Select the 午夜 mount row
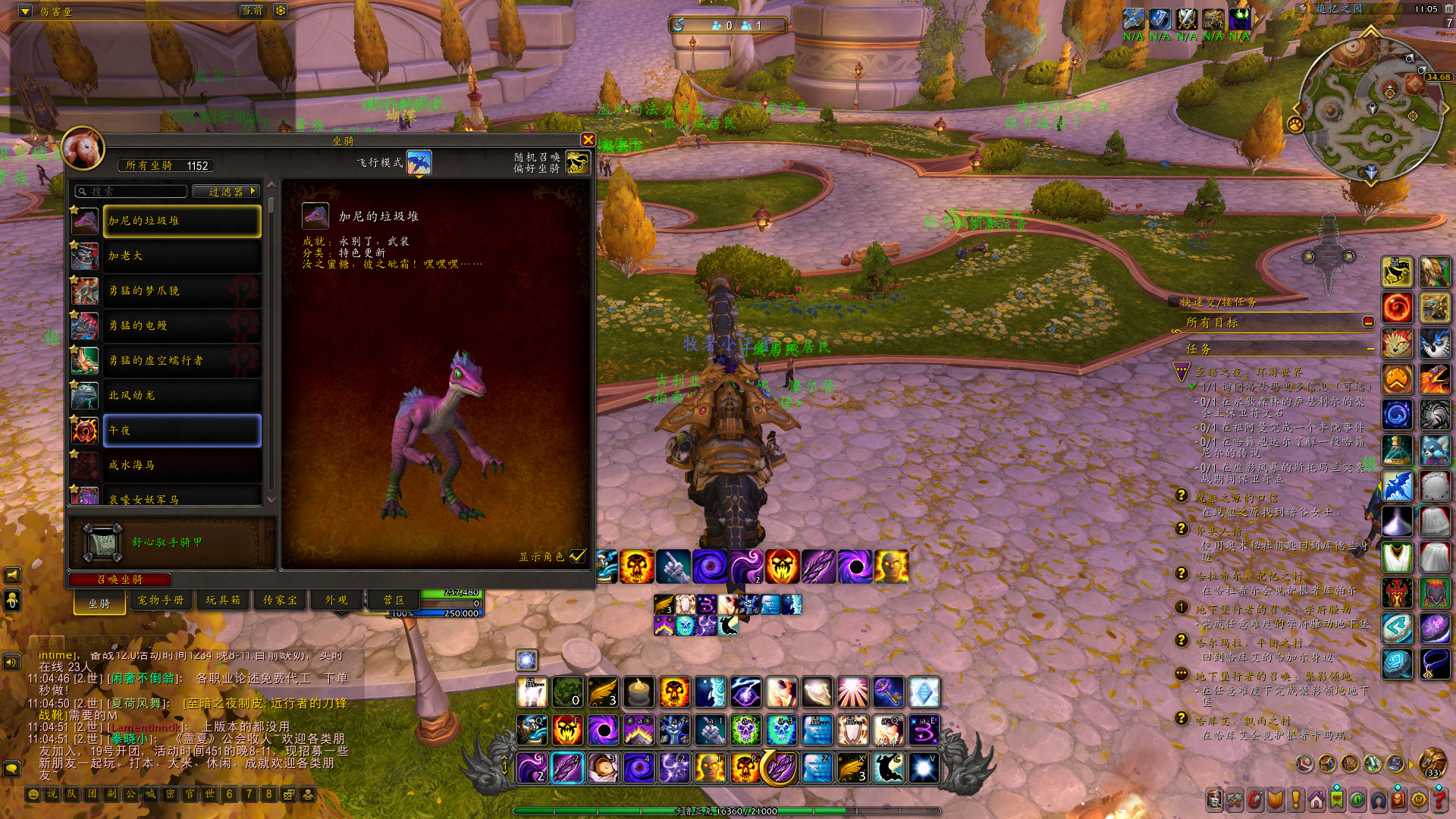Viewport: 1456px width, 819px height. pos(181,430)
